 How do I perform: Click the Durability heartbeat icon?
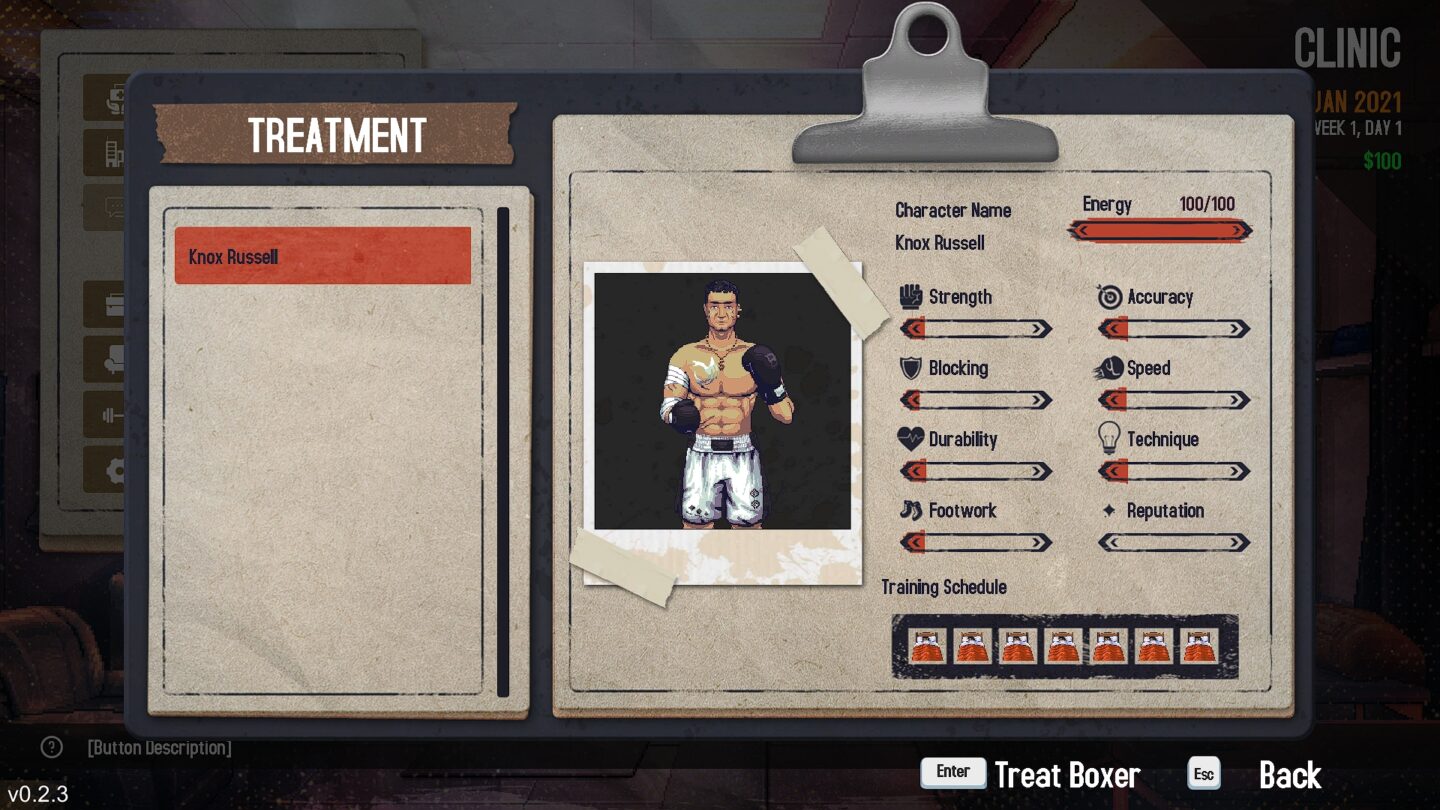pyautogui.click(x=911, y=439)
